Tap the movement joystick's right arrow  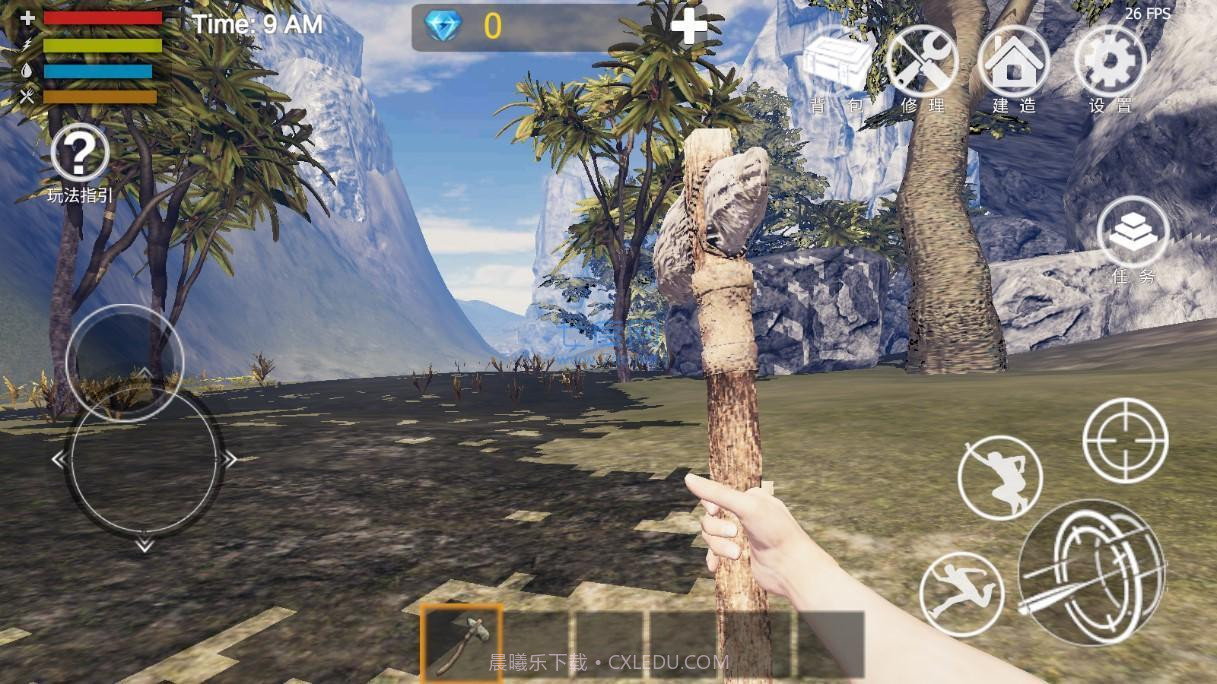[x=230, y=460]
